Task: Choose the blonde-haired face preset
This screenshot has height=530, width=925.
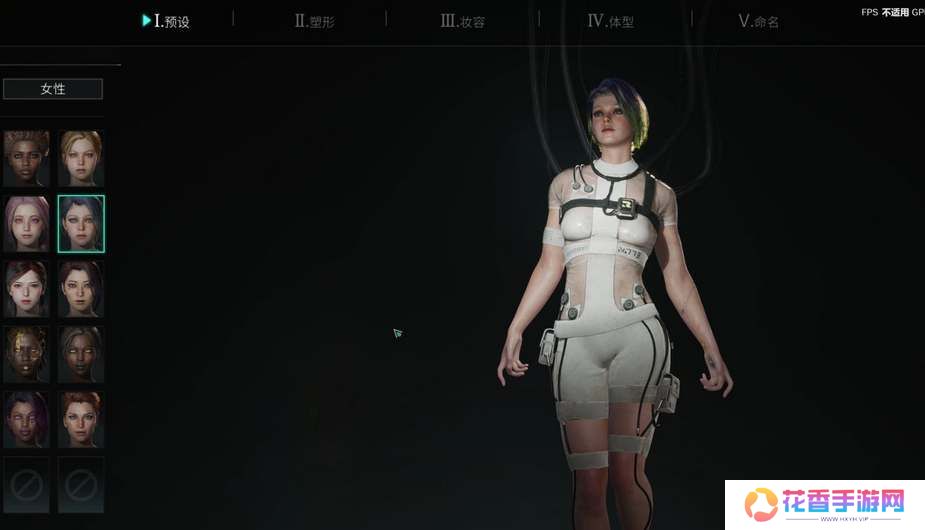Action: click(81, 158)
